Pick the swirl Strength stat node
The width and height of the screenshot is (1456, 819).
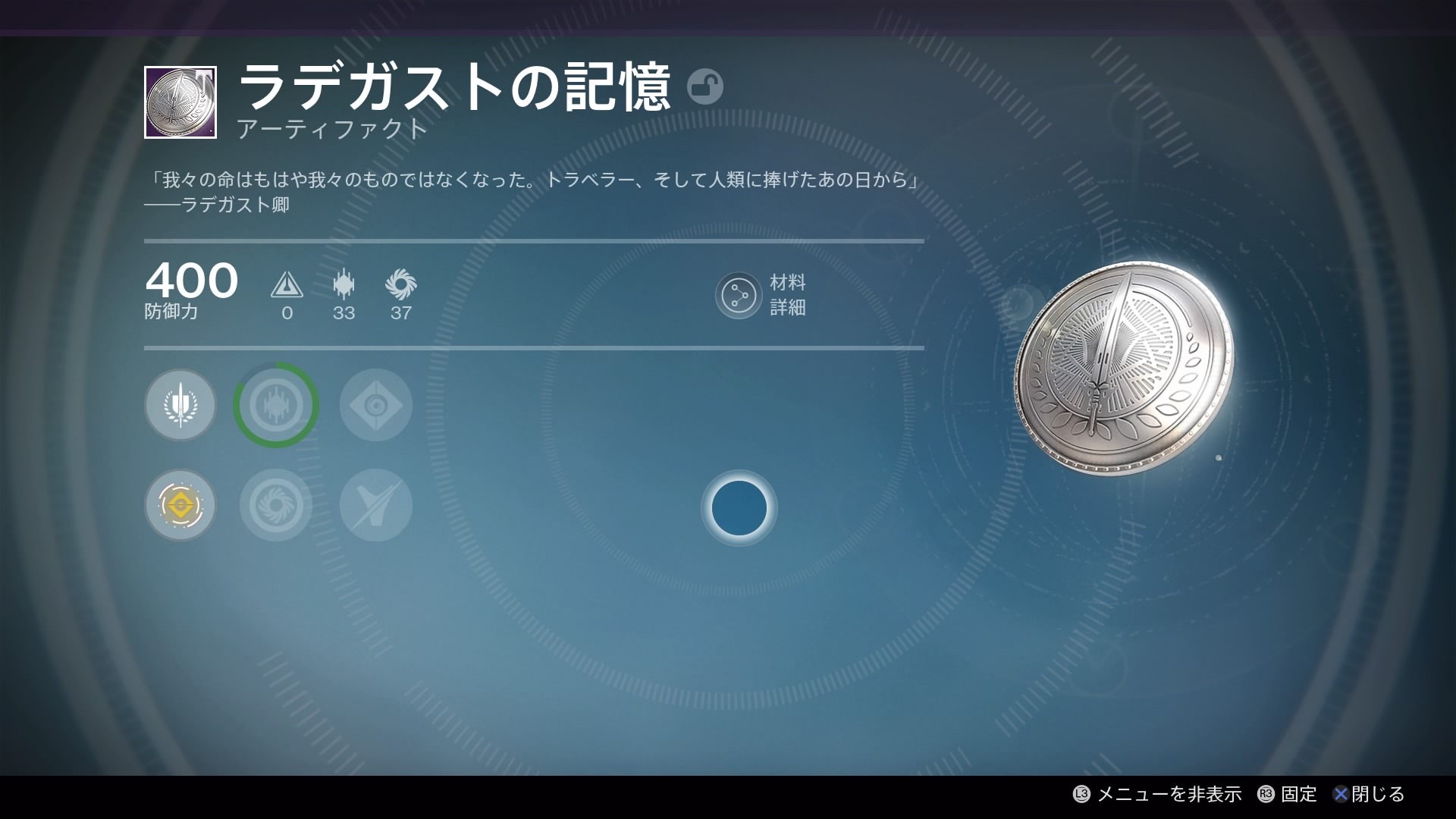coord(276,505)
